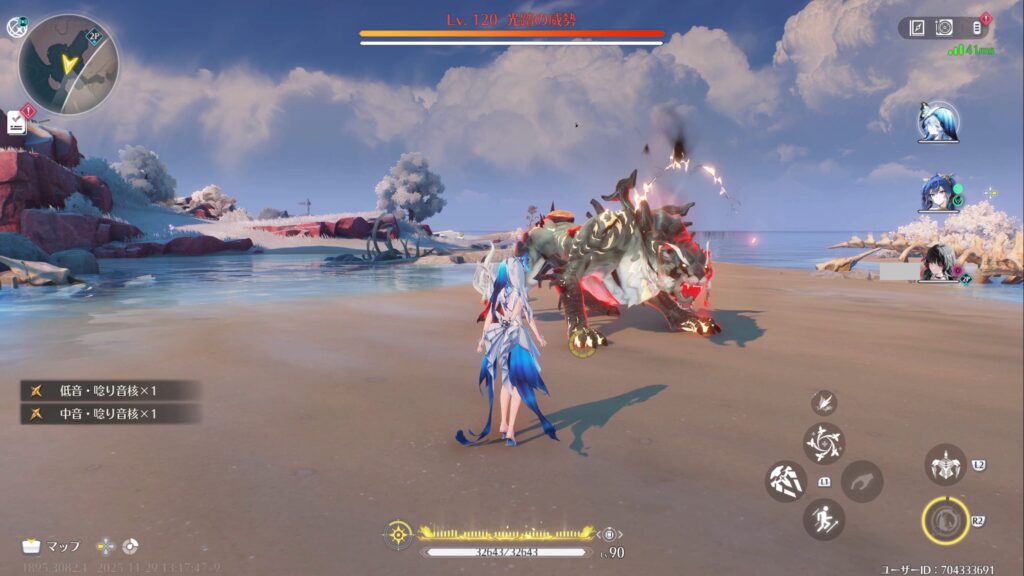The width and height of the screenshot is (1024, 576).
Task: Select the 中音・唸り音核 loot notification
Action: tap(110, 413)
